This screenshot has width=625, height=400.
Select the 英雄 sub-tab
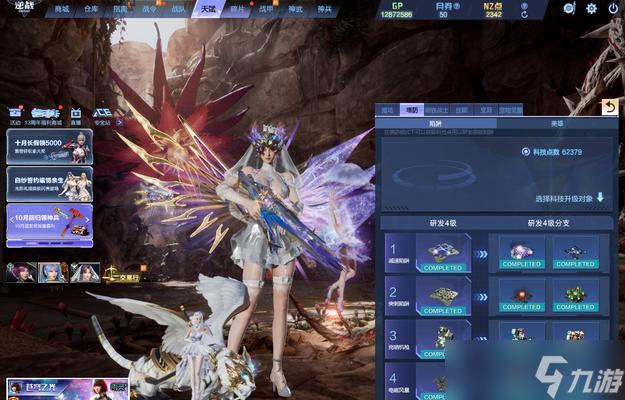[x=556, y=124]
